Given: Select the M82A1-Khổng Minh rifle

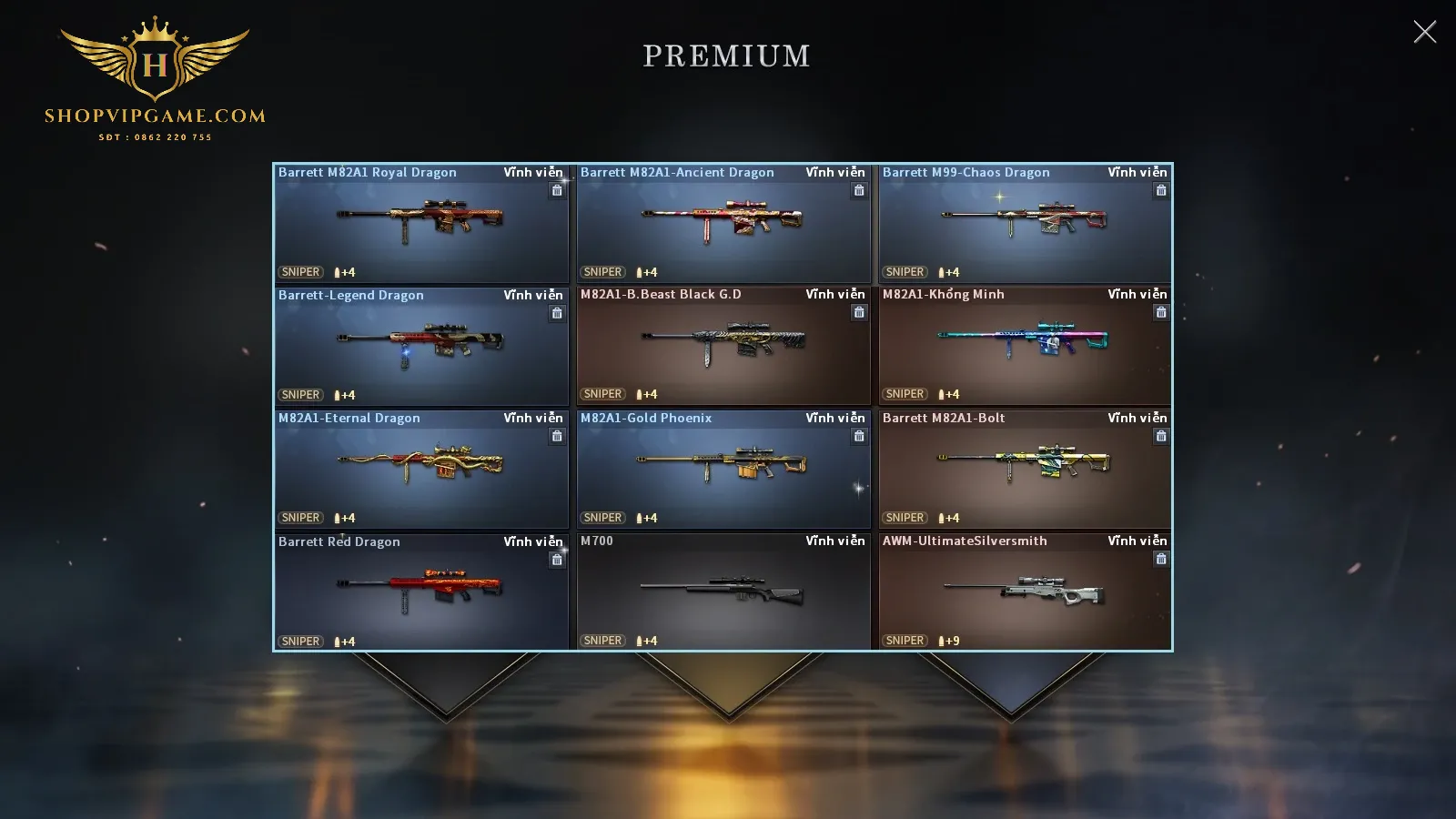Looking at the screenshot, I should click(1025, 347).
